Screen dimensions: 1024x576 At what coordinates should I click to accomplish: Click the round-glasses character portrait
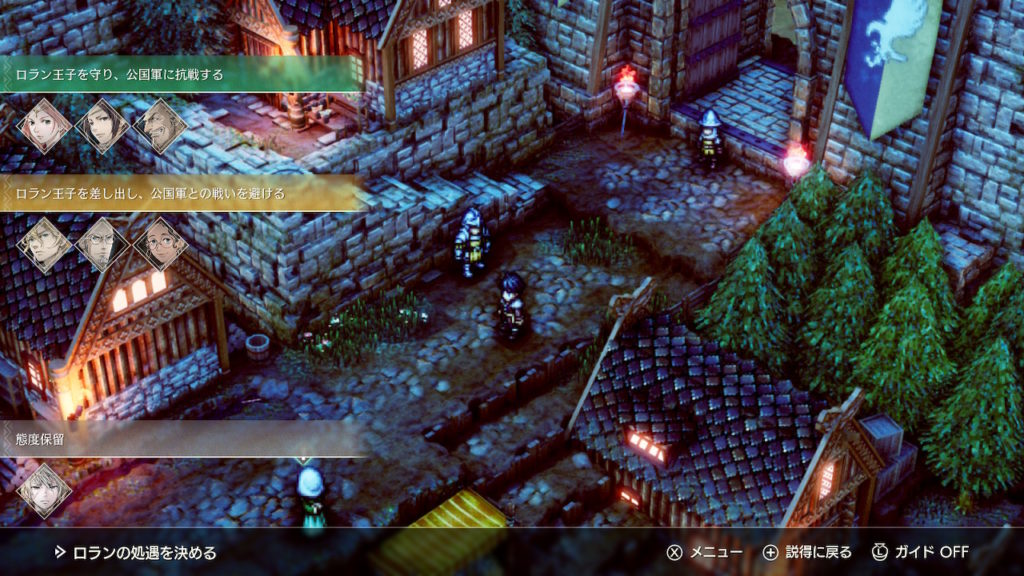(160, 245)
